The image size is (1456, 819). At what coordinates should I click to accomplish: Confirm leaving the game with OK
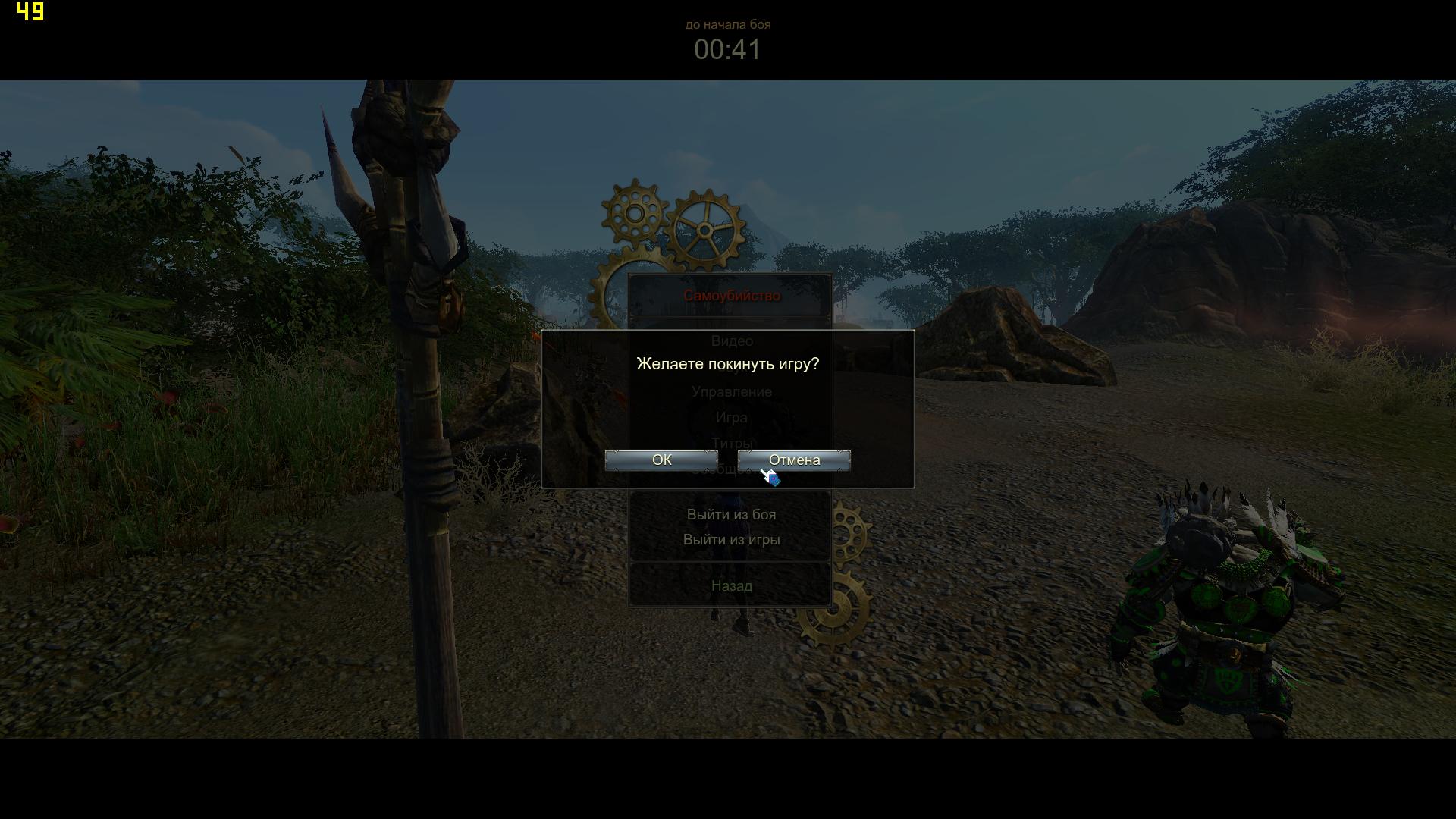point(661,460)
